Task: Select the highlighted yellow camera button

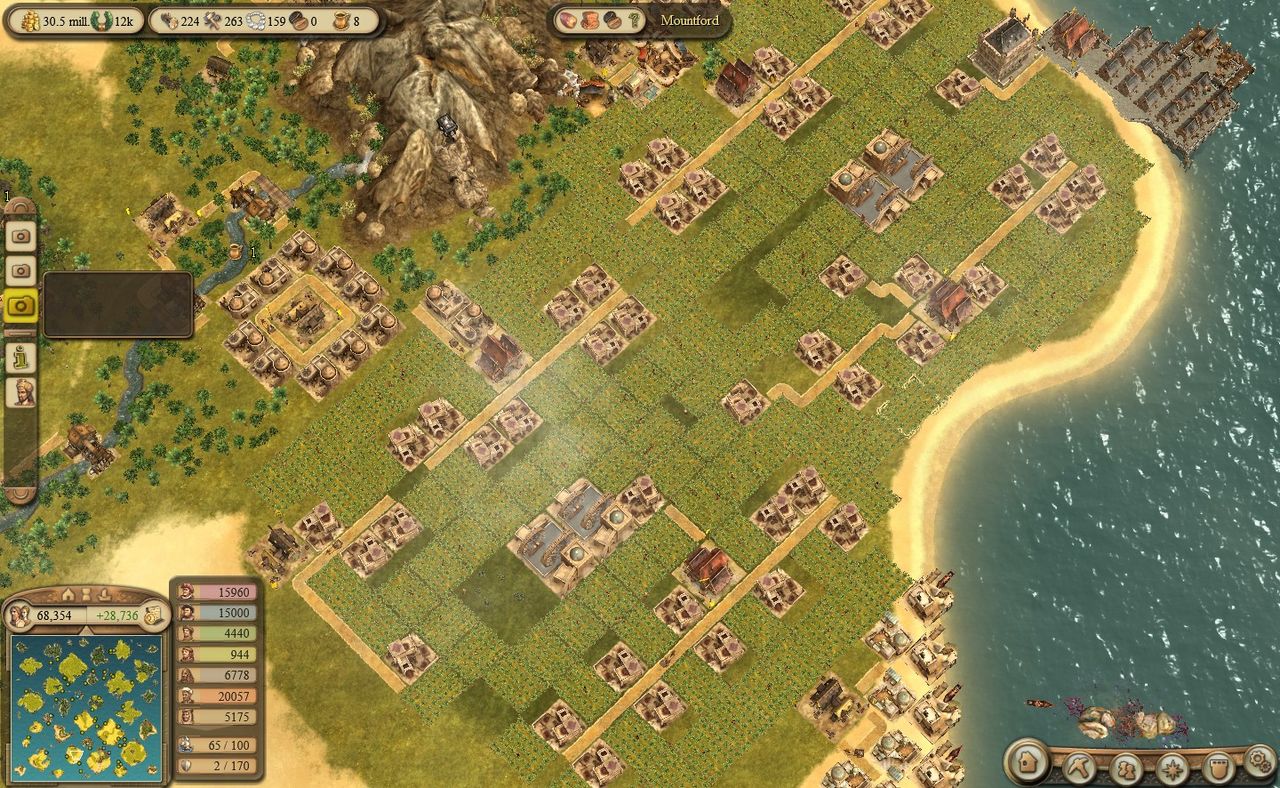Action: [21, 306]
